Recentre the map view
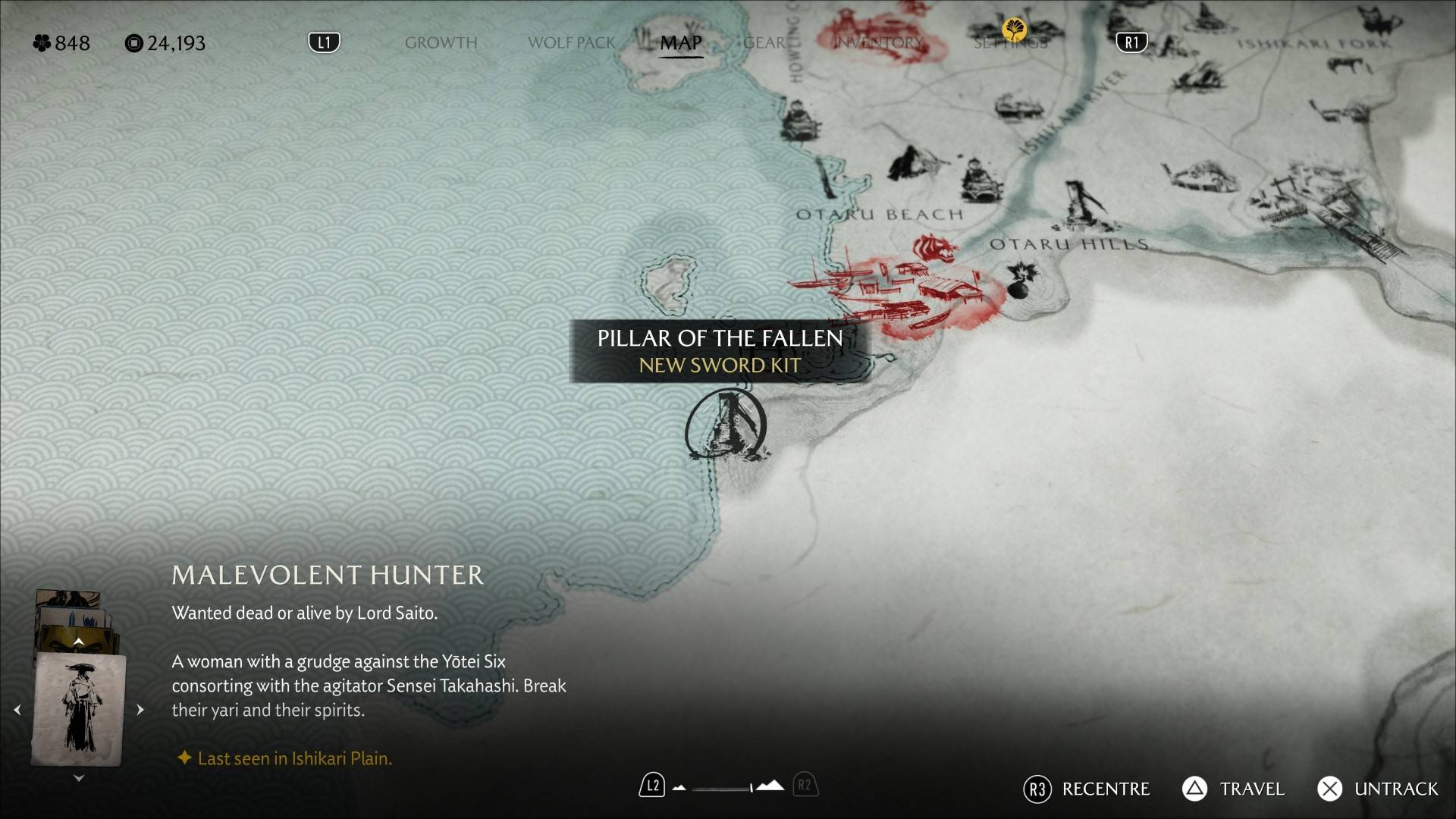This screenshot has width=1456, height=819. (x=1087, y=789)
